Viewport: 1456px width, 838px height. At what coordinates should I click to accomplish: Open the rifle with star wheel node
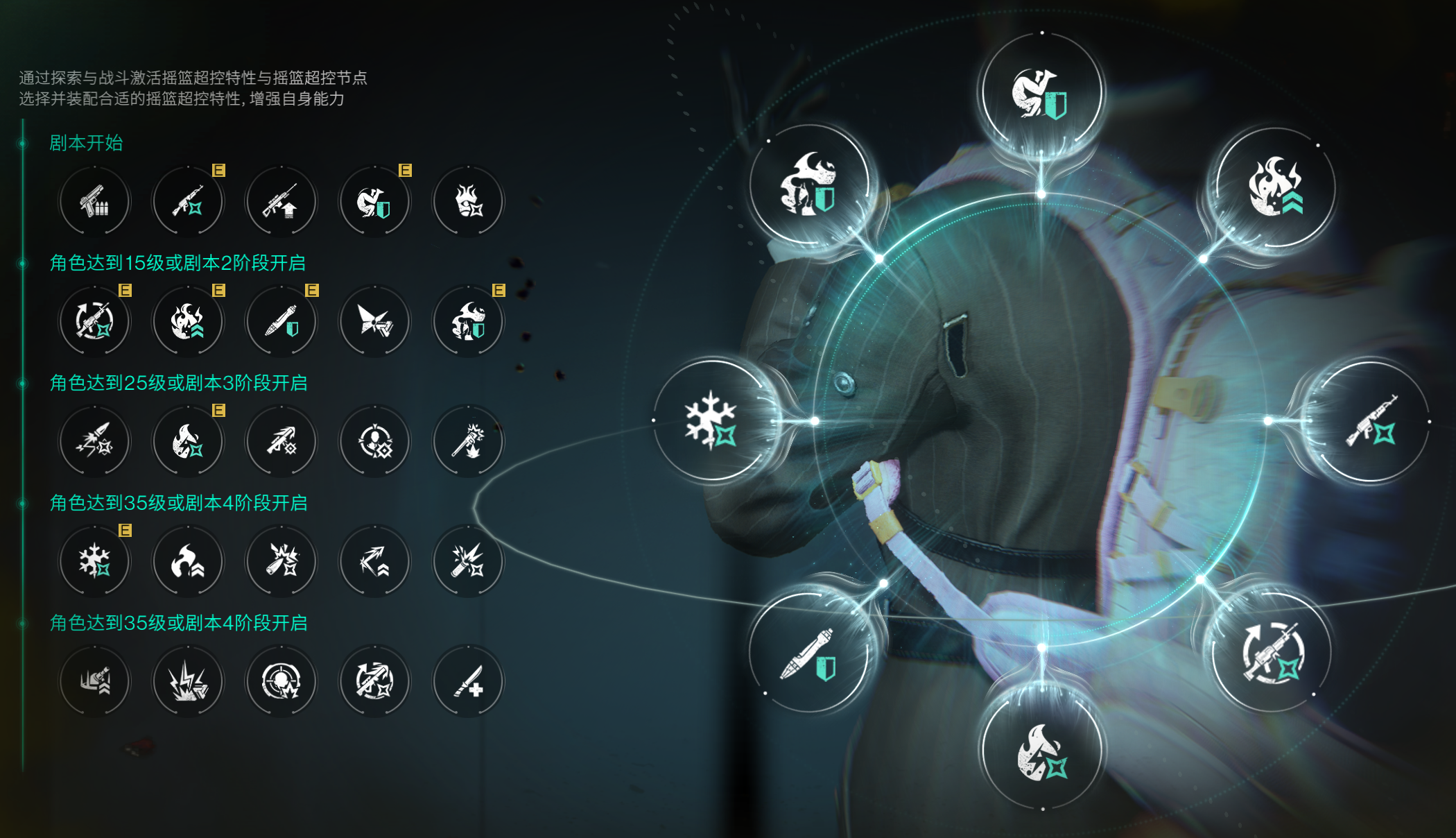click(1371, 421)
